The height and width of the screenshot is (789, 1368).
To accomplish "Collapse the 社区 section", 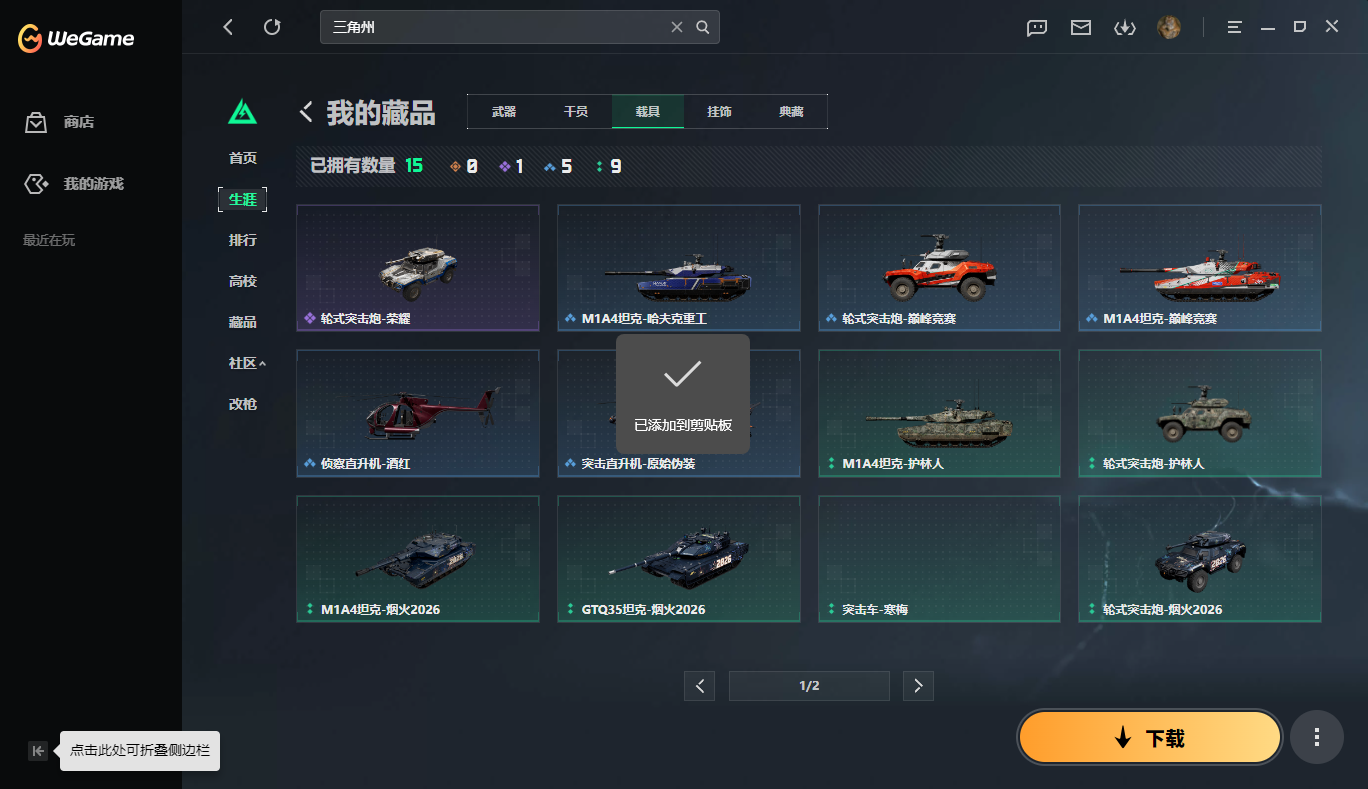I will pos(243,363).
